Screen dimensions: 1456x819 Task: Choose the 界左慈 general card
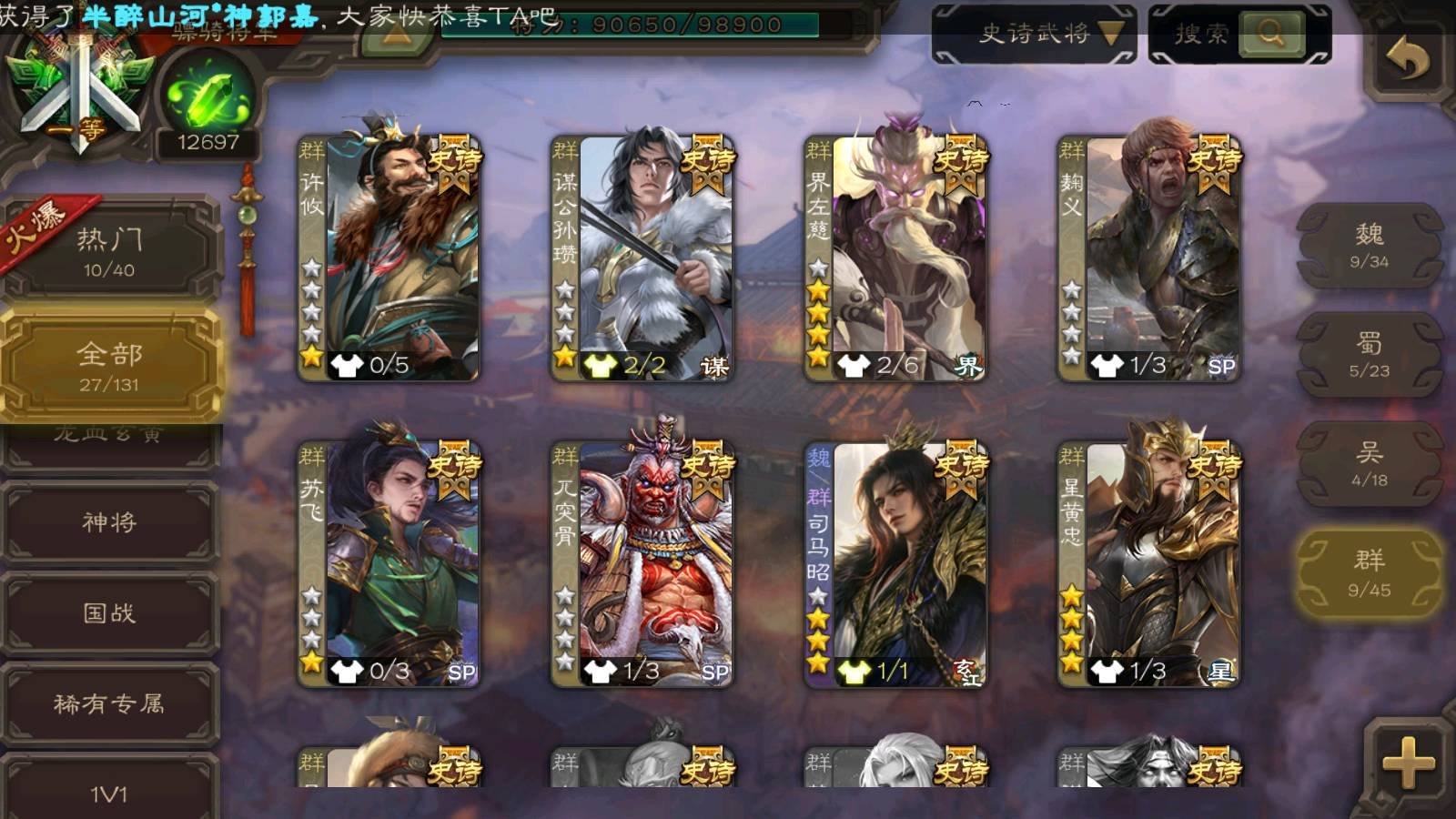point(896,259)
